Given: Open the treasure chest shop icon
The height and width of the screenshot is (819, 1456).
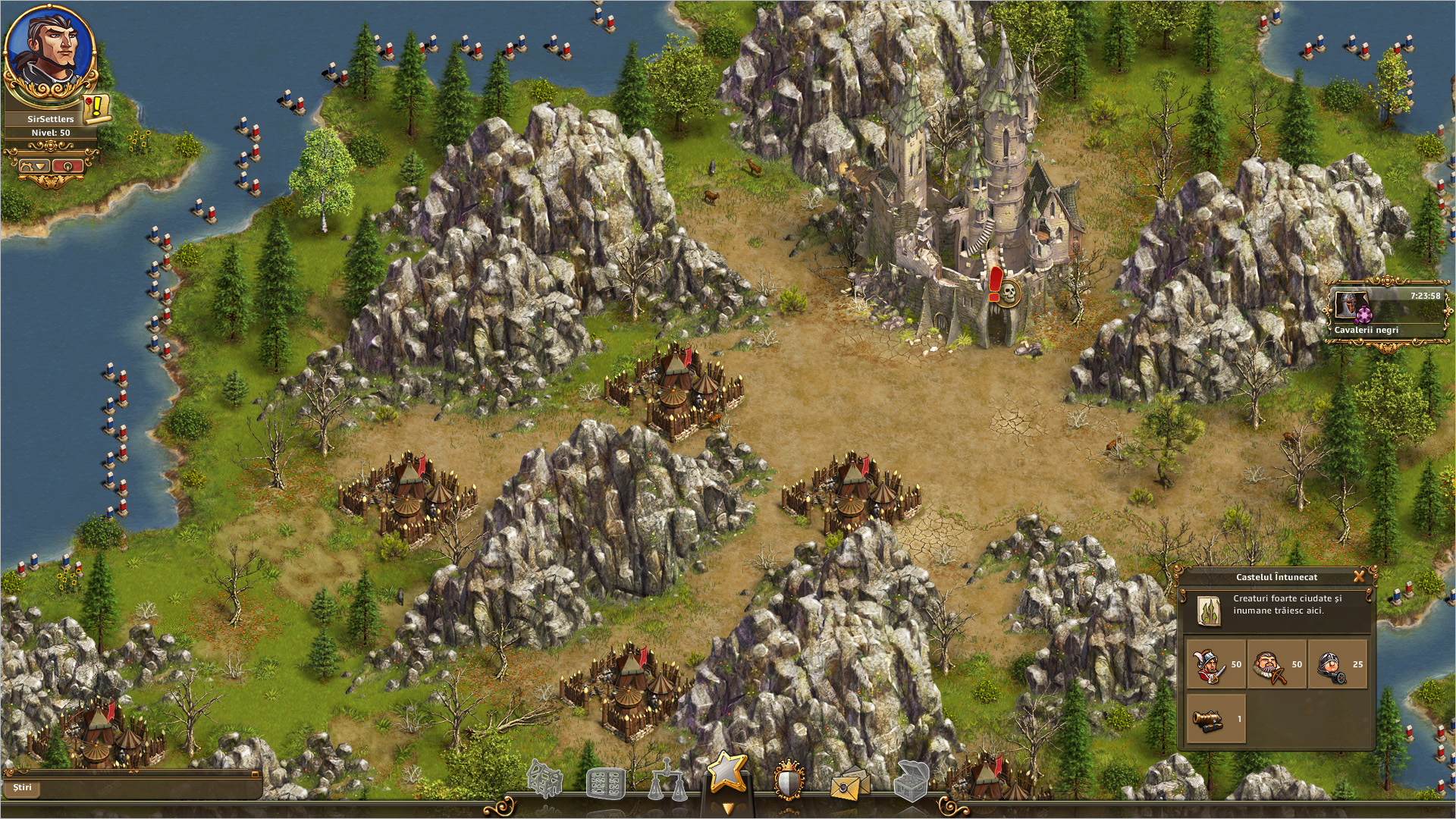Looking at the screenshot, I should pyautogui.click(x=911, y=781).
